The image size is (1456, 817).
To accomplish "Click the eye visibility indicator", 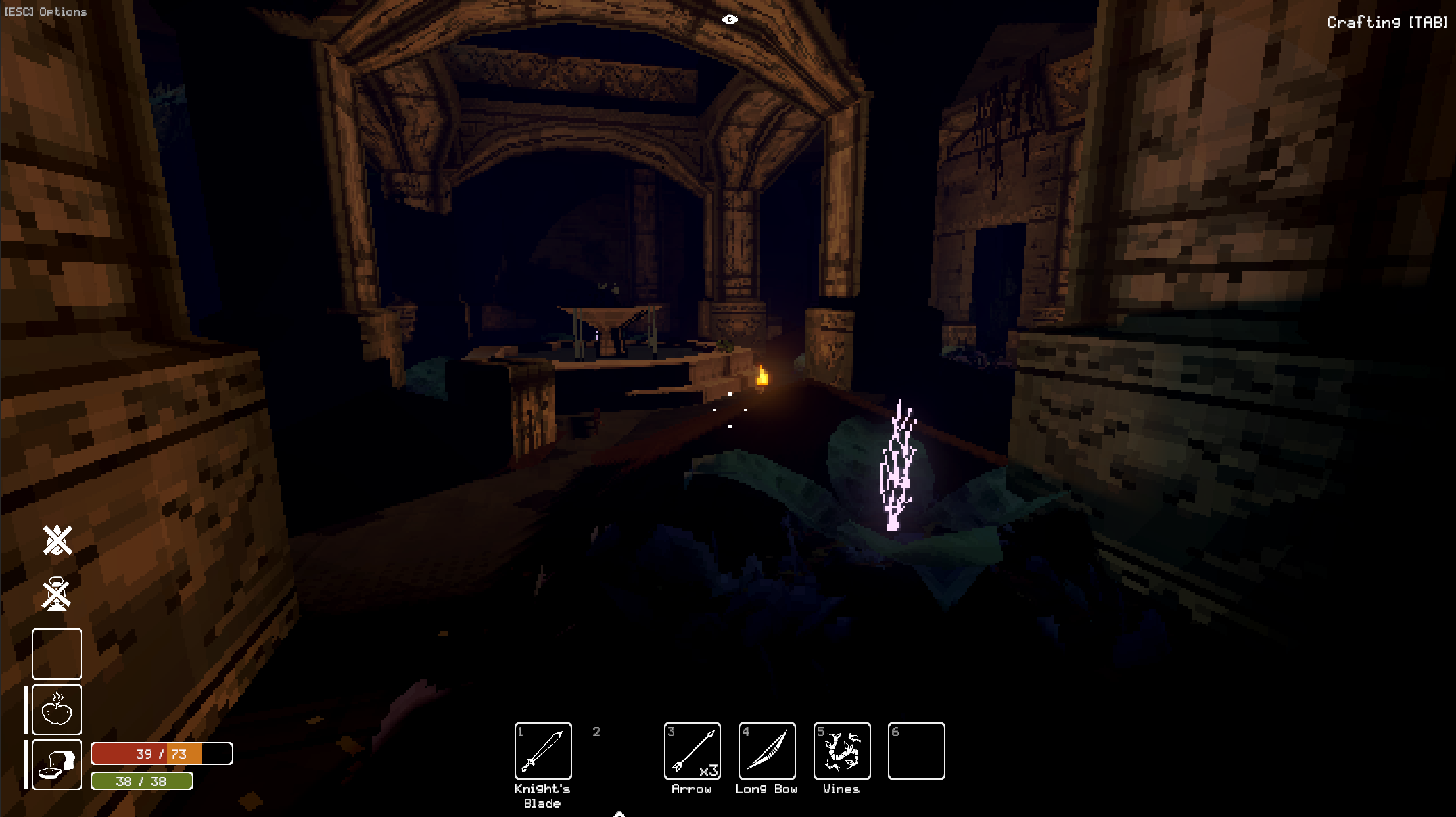I will [x=730, y=20].
